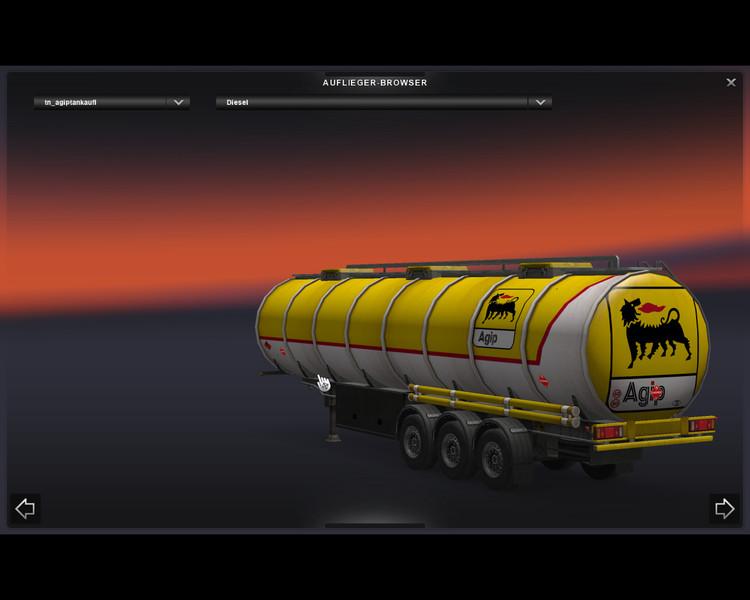Viewport: 750px width, 600px height.
Task: Show the previous trailer with left arrow
Action: pyautogui.click(x=25, y=509)
